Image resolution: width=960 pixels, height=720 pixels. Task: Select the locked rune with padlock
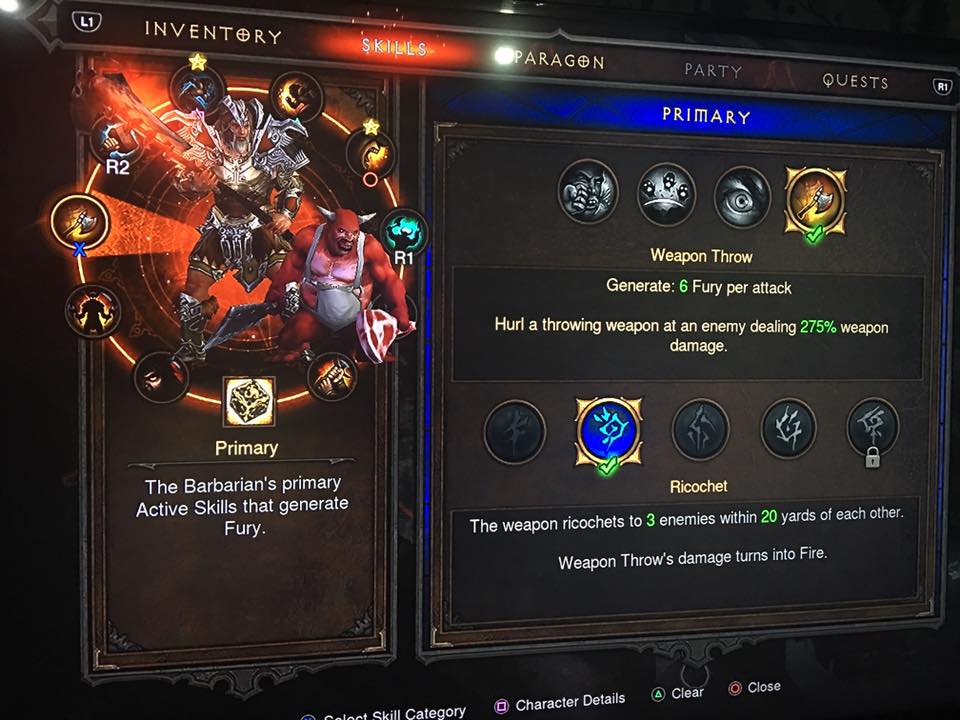(x=873, y=430)
